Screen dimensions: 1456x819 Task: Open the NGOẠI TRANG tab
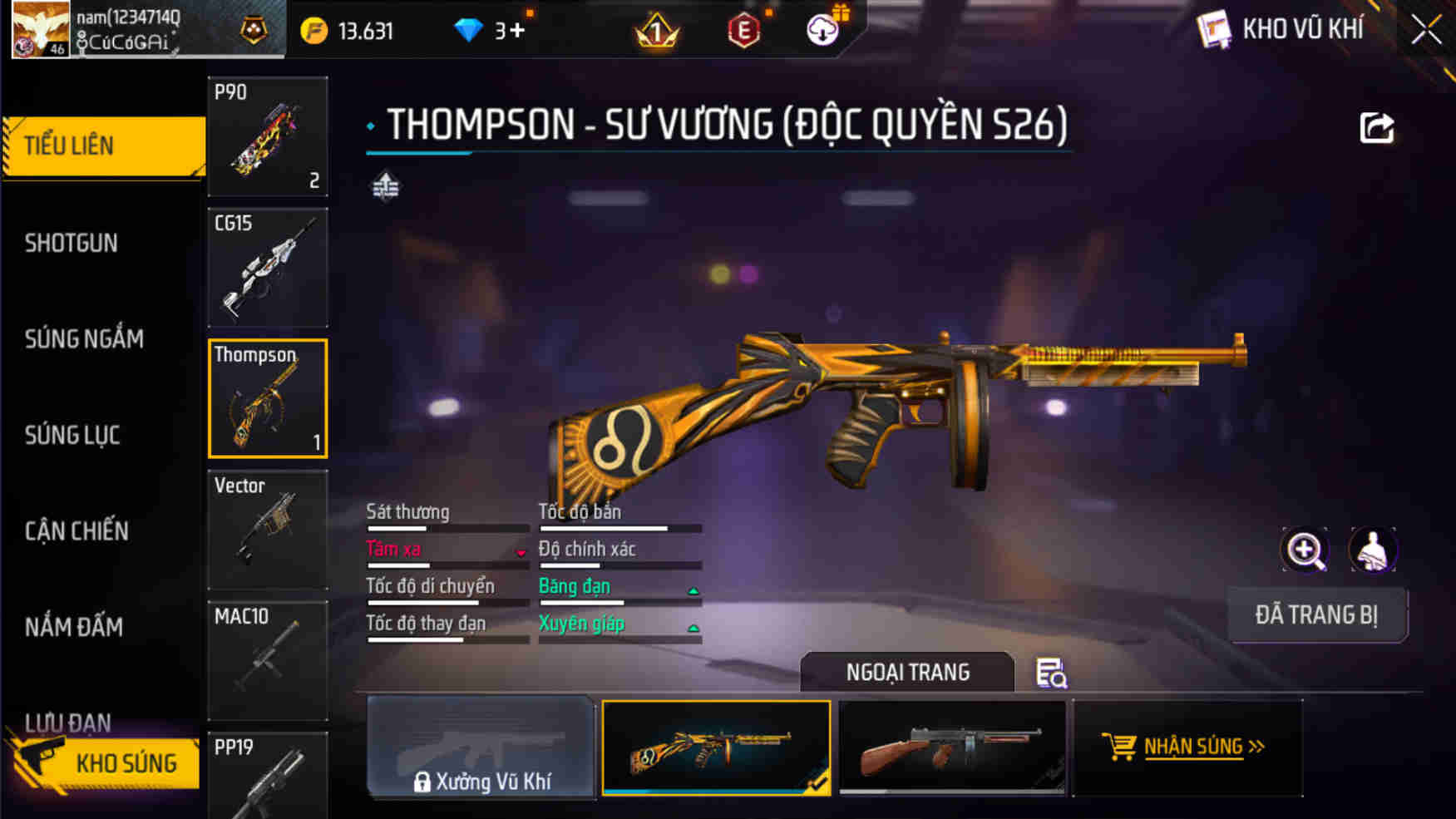906,672
